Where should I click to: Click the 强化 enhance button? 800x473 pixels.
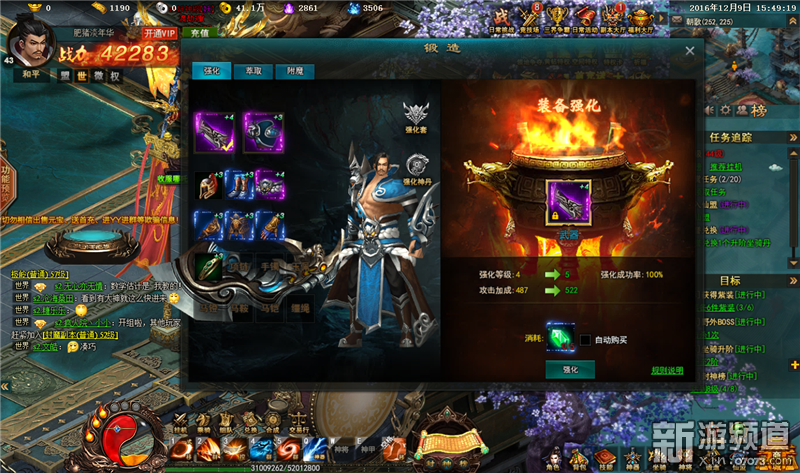coord(570,370)
